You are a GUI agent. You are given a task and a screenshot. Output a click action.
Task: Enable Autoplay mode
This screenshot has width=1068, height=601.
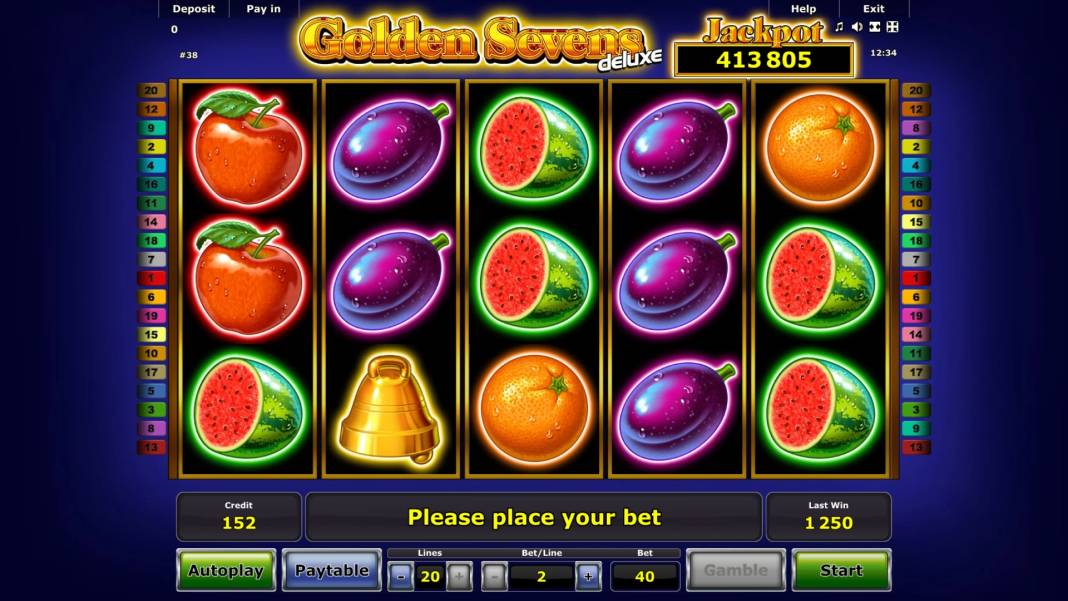coord(226,570)
